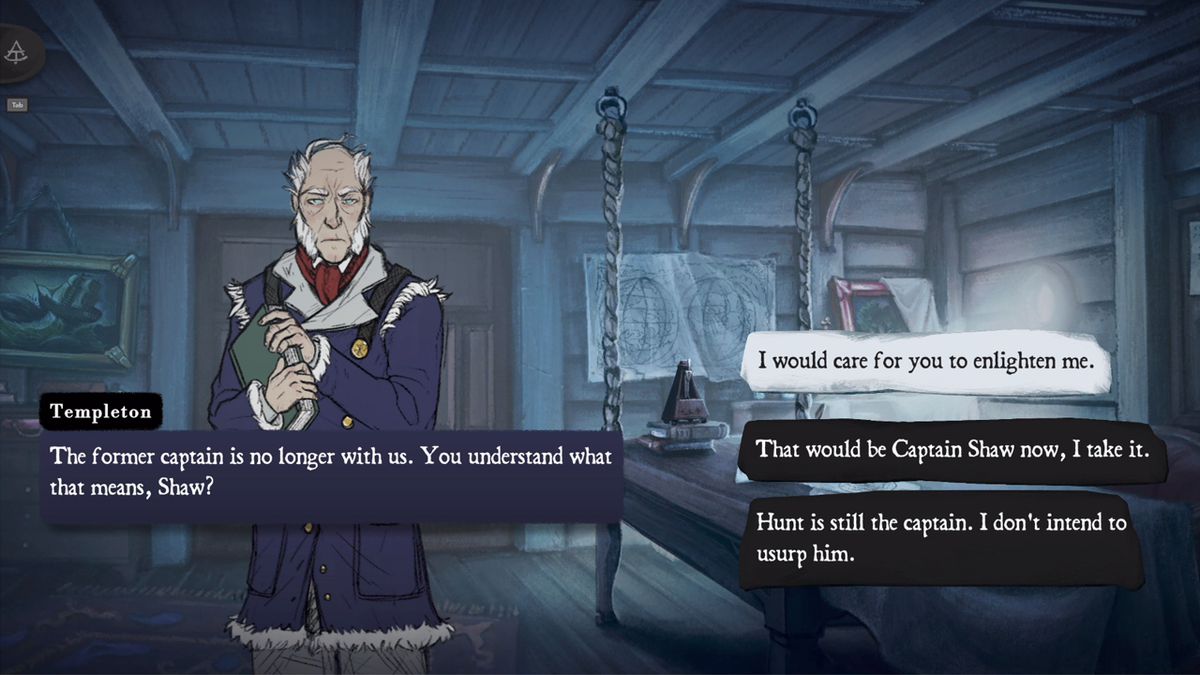Choose "I would care for you to enlighten me."
Image resolution: width=1200 pixels, height=675 pixels.
926,361
